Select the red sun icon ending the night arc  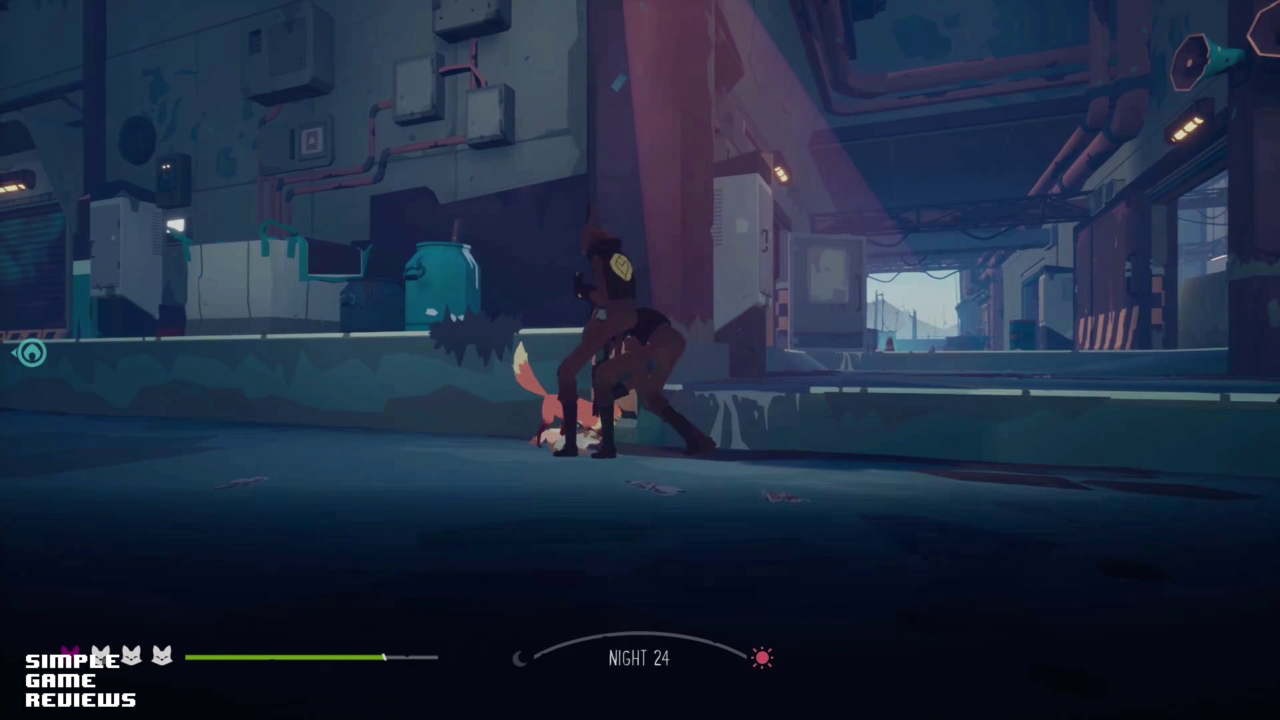tap(762, 657)
